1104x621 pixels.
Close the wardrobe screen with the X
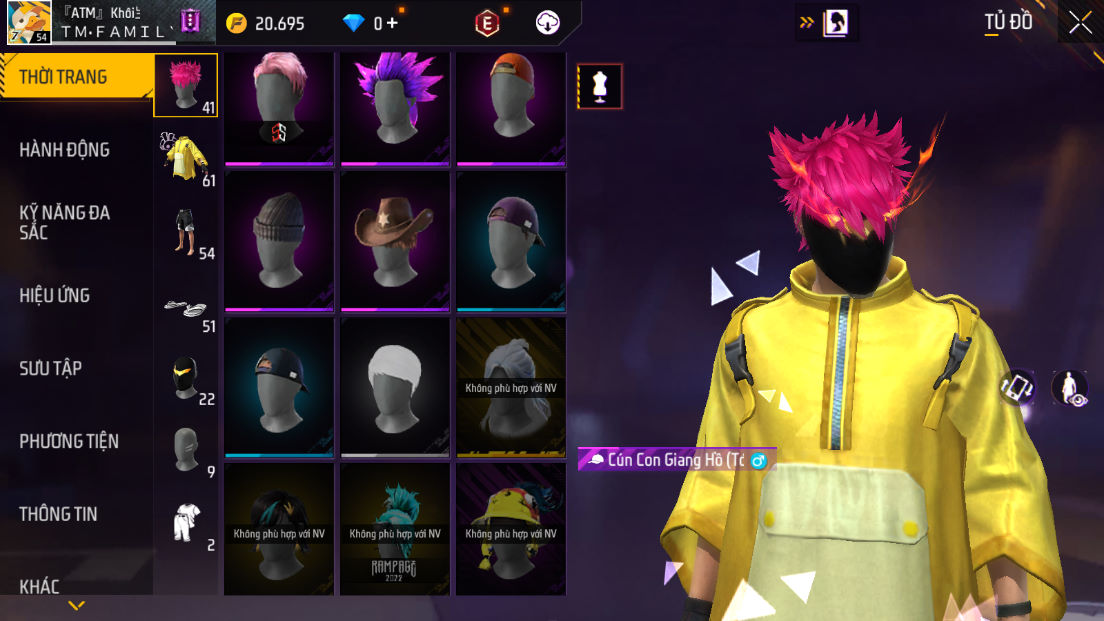1080,23
